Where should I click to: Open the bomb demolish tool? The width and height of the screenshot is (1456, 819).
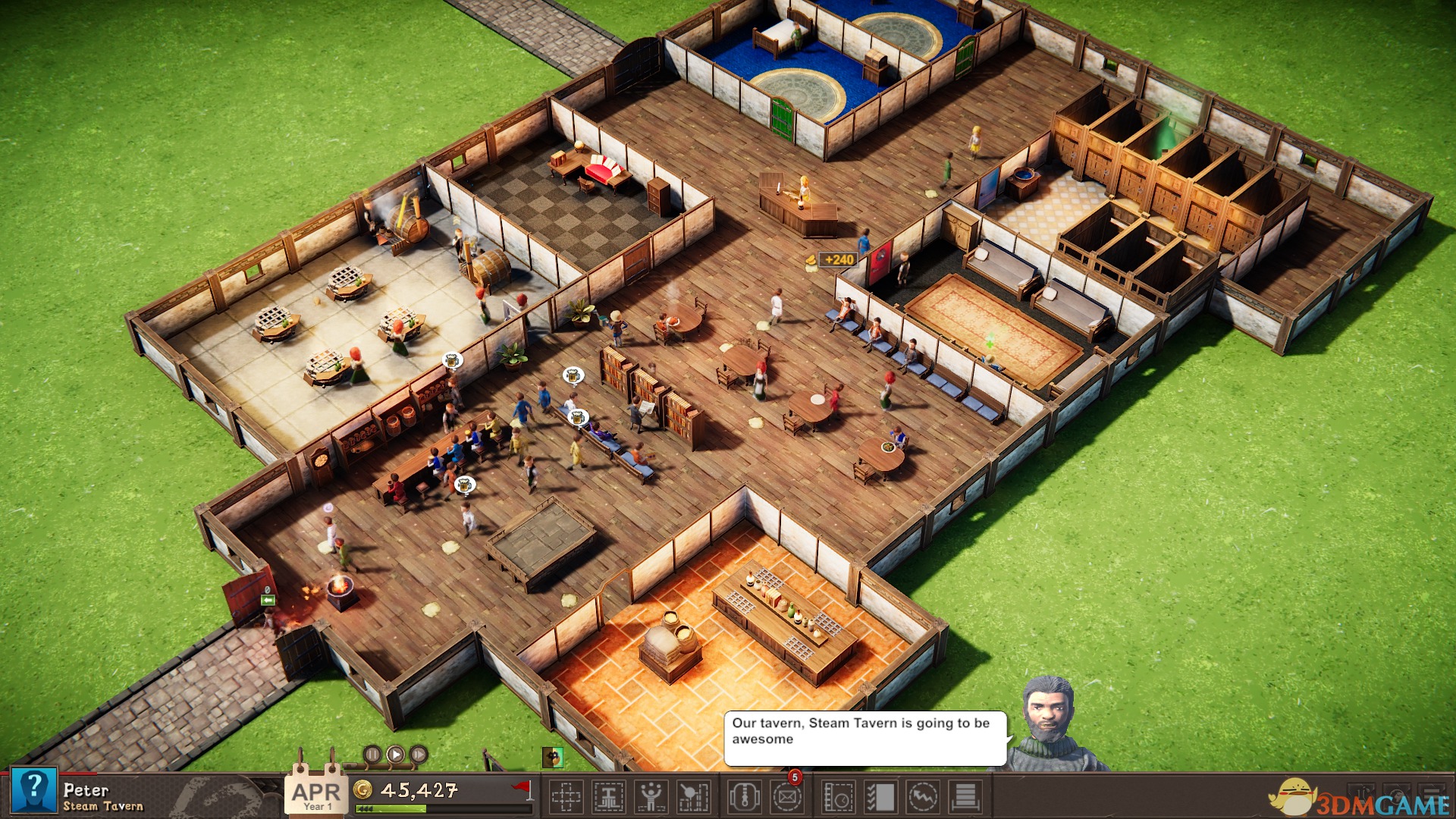[693, 797]
